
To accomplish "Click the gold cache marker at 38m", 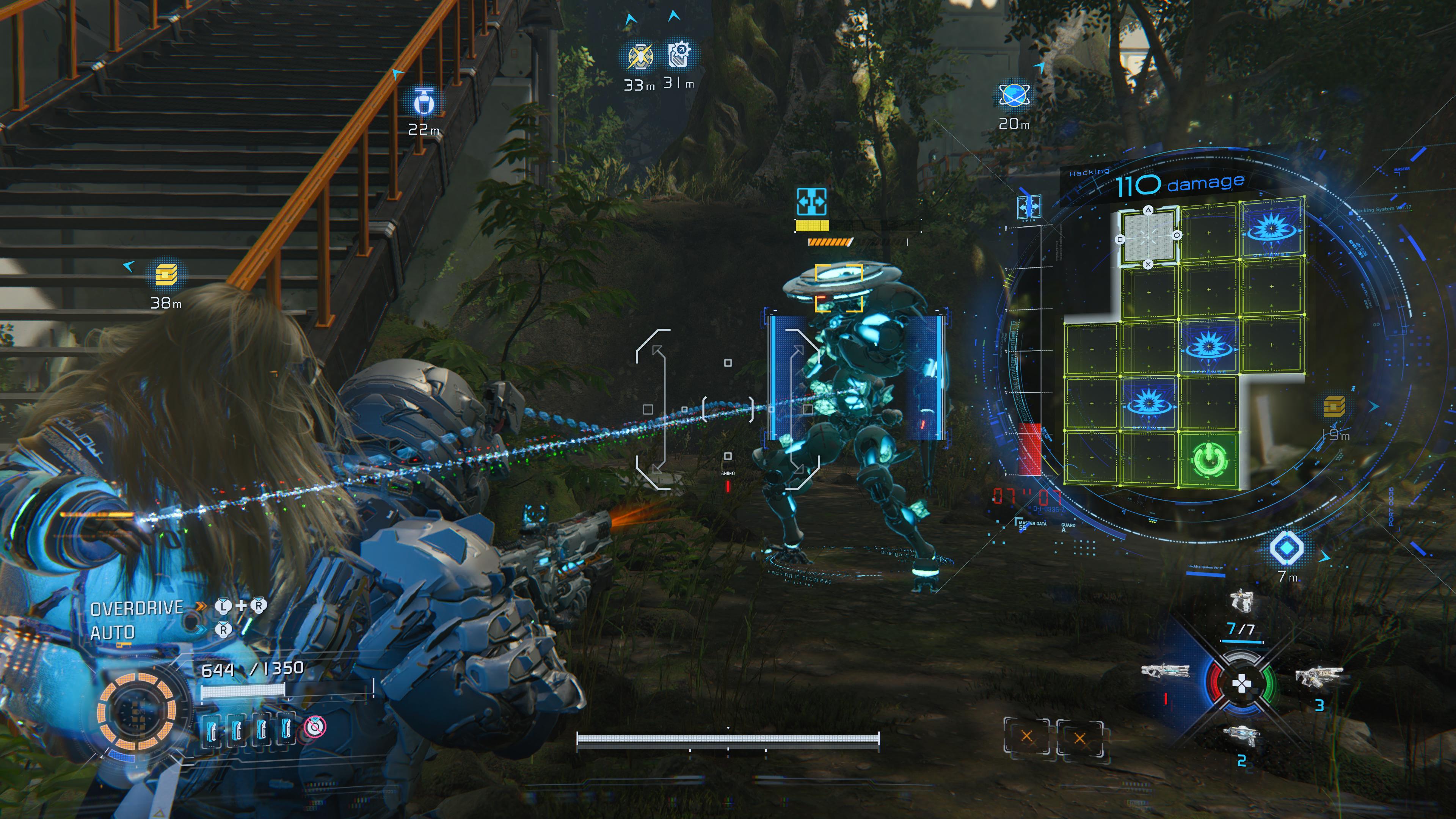I will point(166,275).
